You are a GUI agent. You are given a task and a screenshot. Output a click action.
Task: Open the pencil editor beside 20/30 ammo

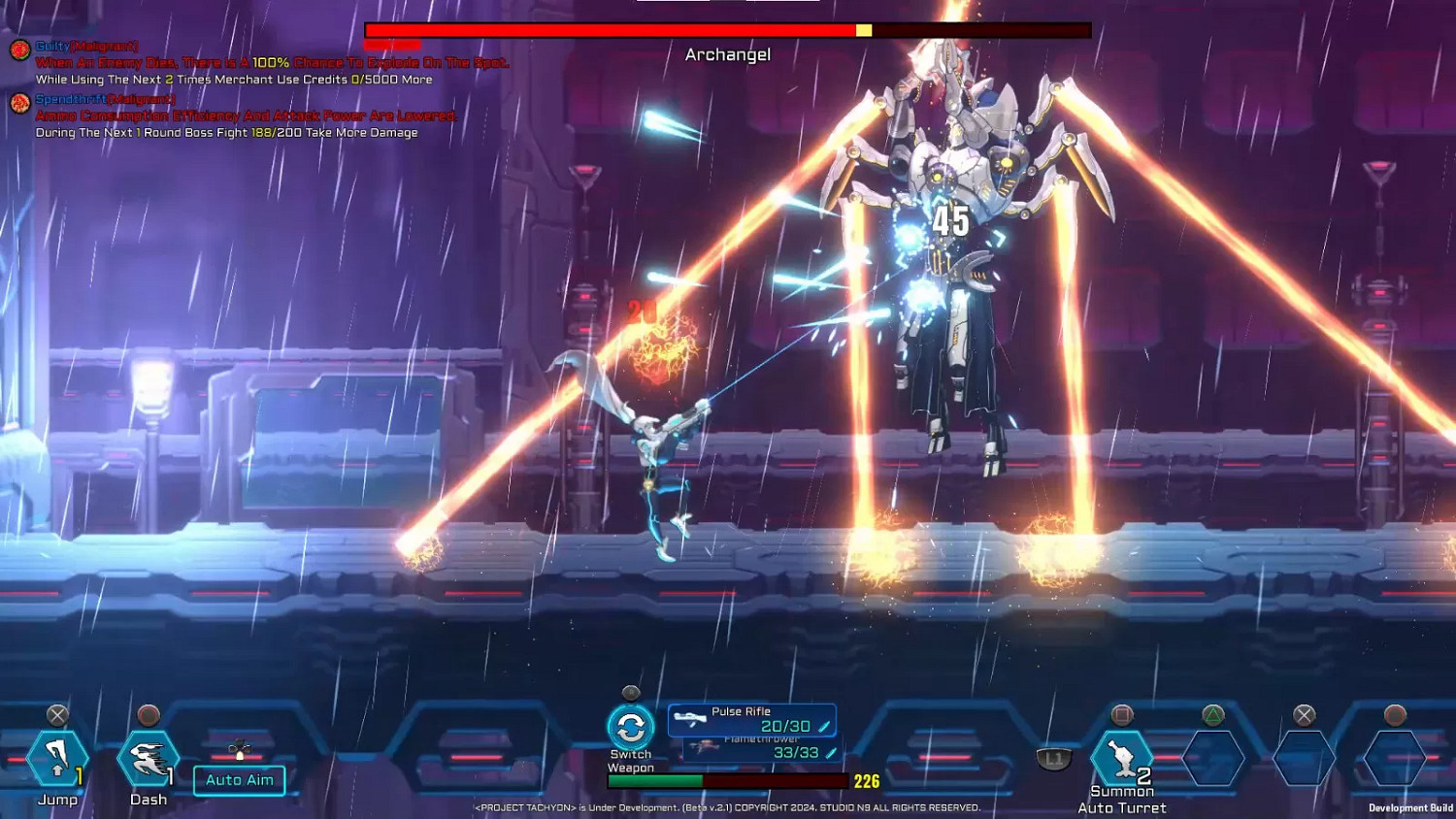[823, 725]
